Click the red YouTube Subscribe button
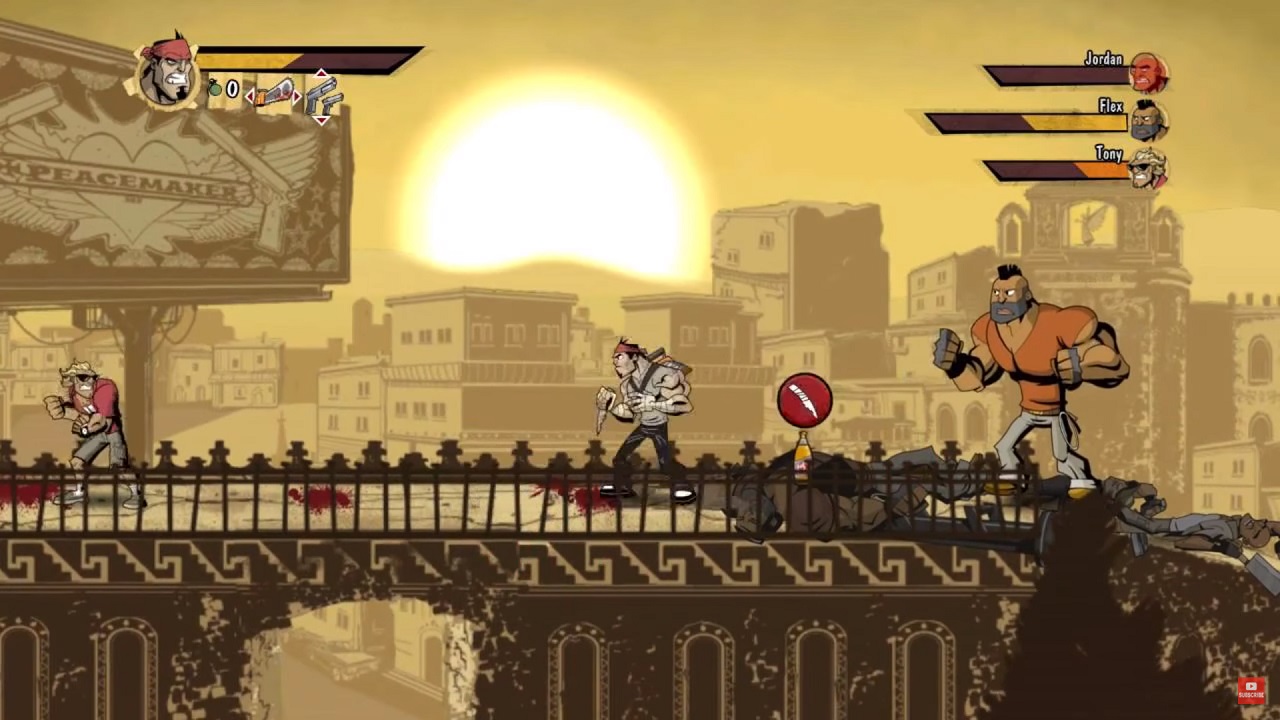This screenshot has width=1280, height=720. (x=1251, y=690)
